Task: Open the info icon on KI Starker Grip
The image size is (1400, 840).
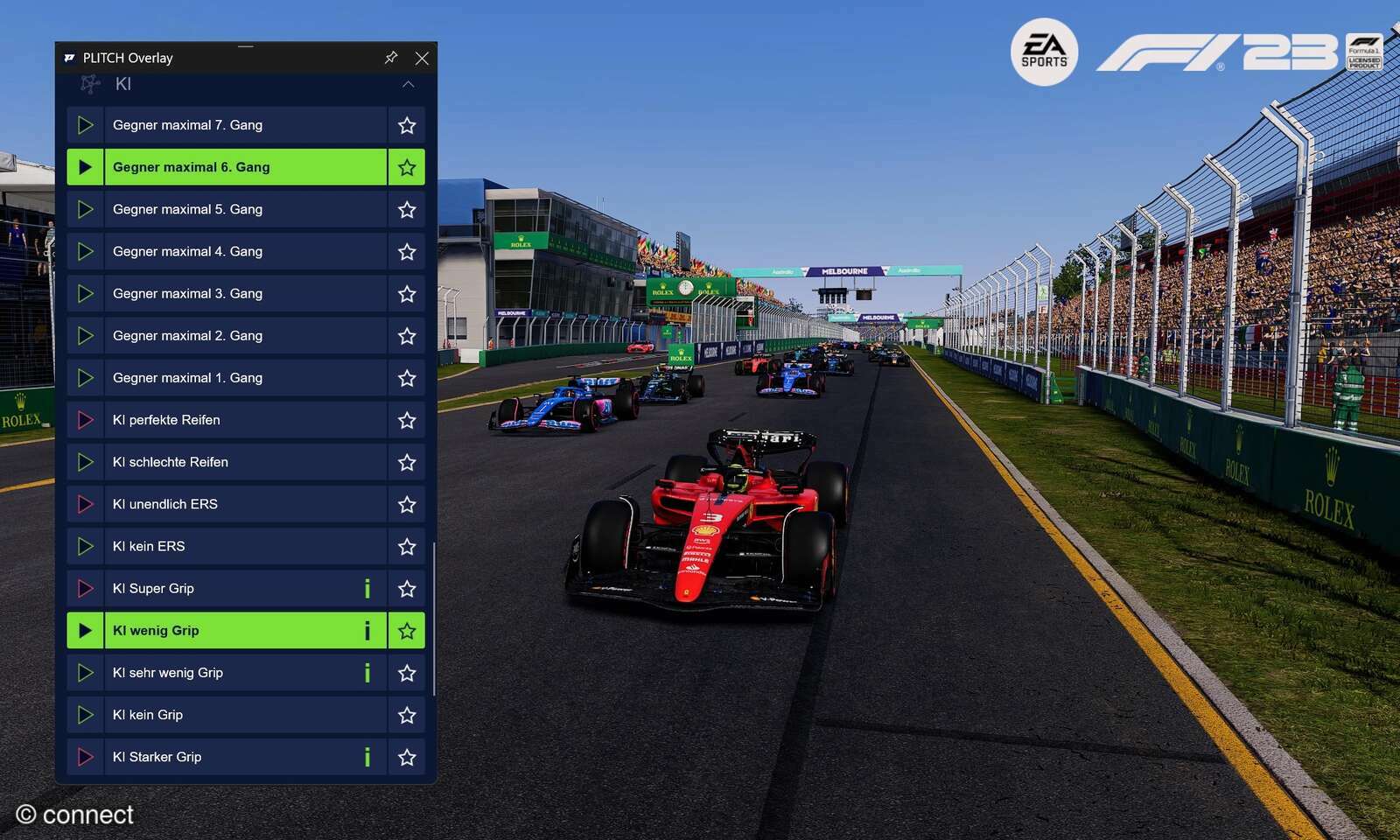Action: pos(367,756)
